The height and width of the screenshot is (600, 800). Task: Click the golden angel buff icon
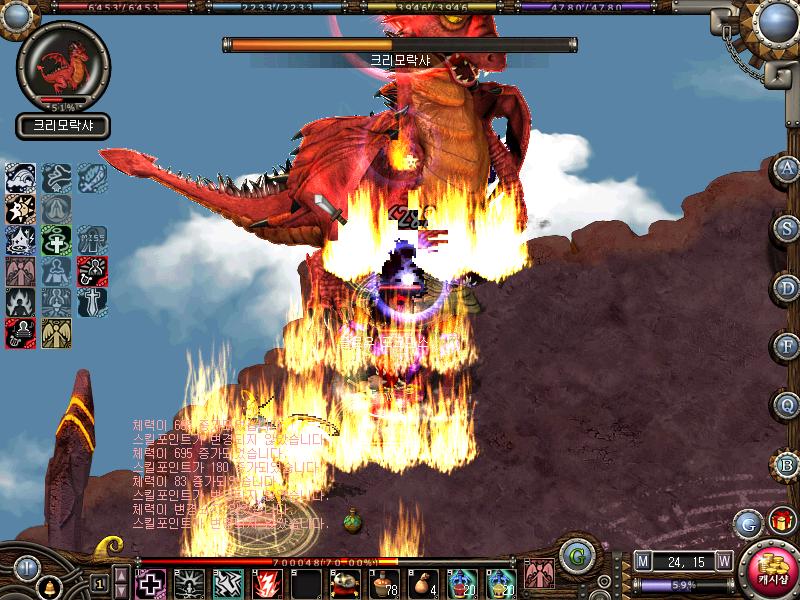[55, 333]
